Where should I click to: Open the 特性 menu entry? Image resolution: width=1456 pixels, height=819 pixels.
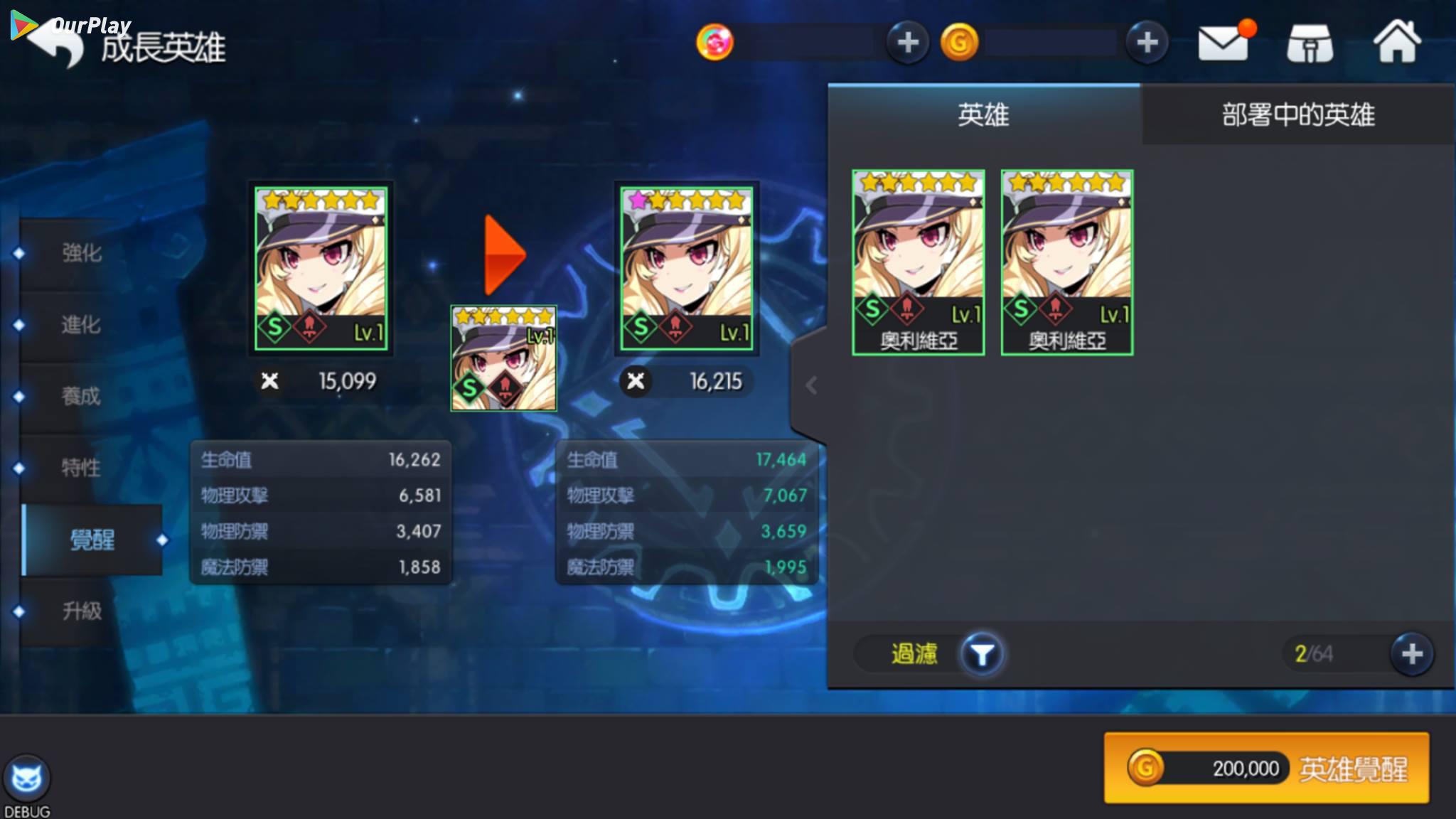pos(81,468)
